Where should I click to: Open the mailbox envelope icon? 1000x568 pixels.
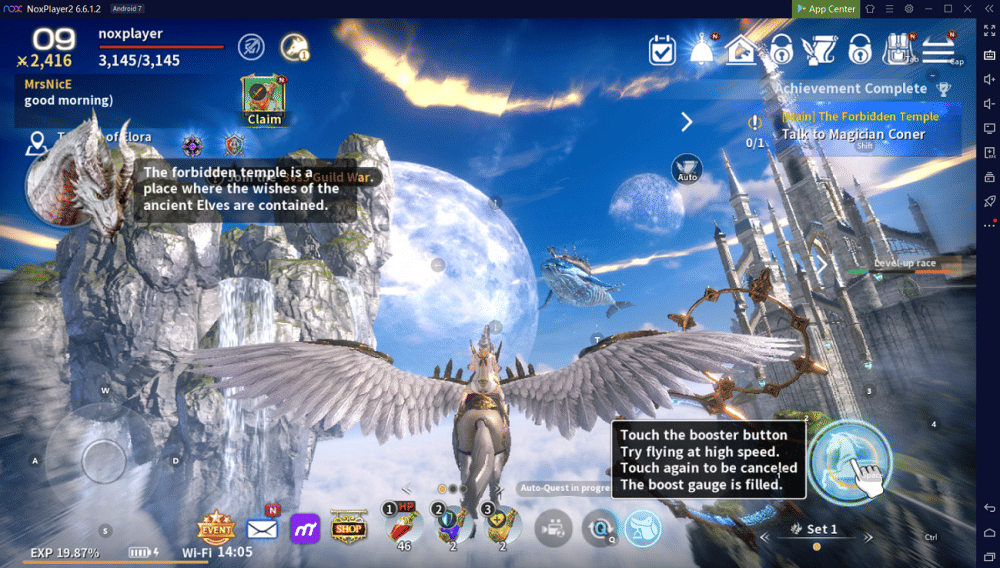262,528
